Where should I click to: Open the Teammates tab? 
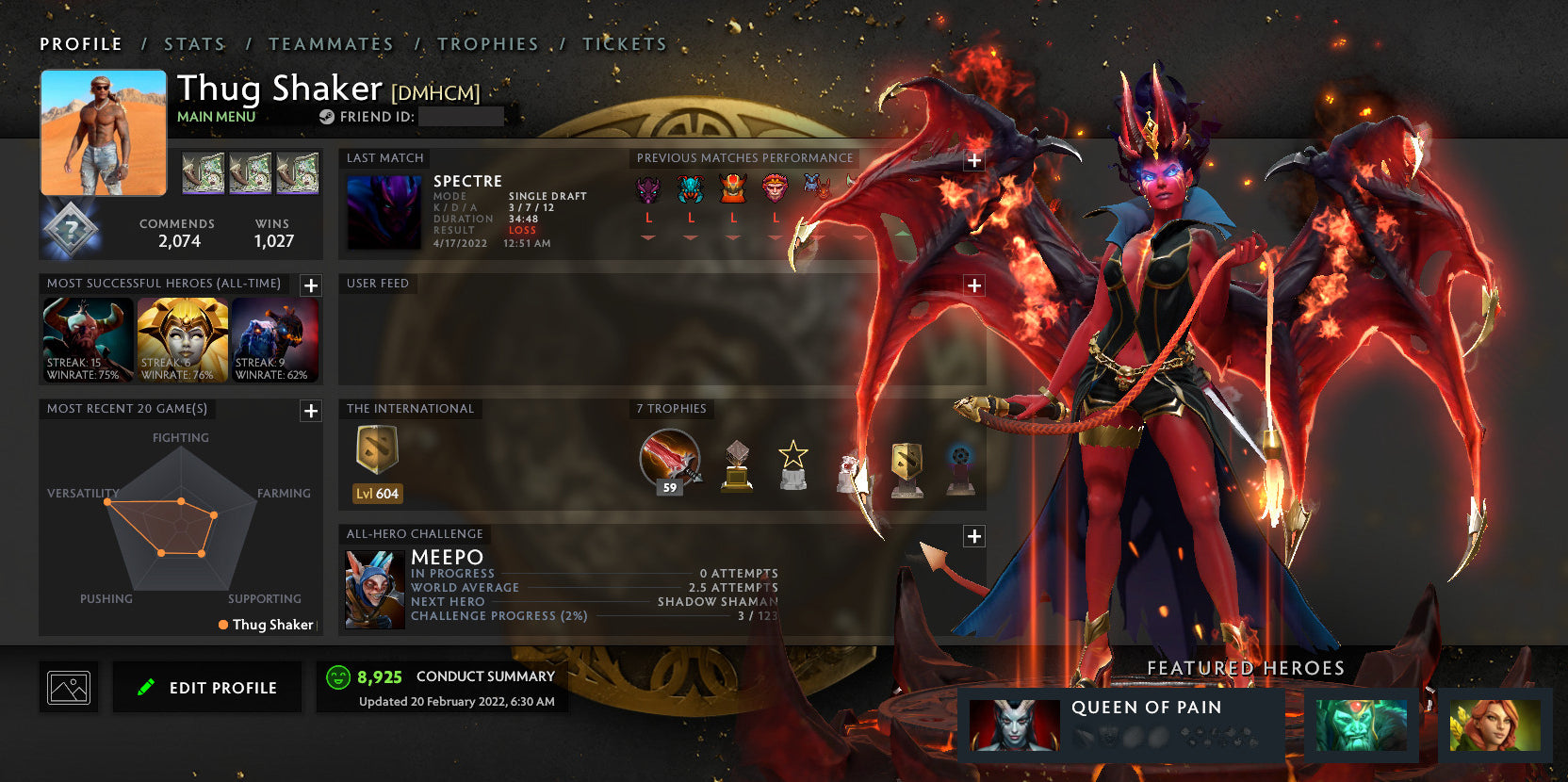click(x=331, y=44)
